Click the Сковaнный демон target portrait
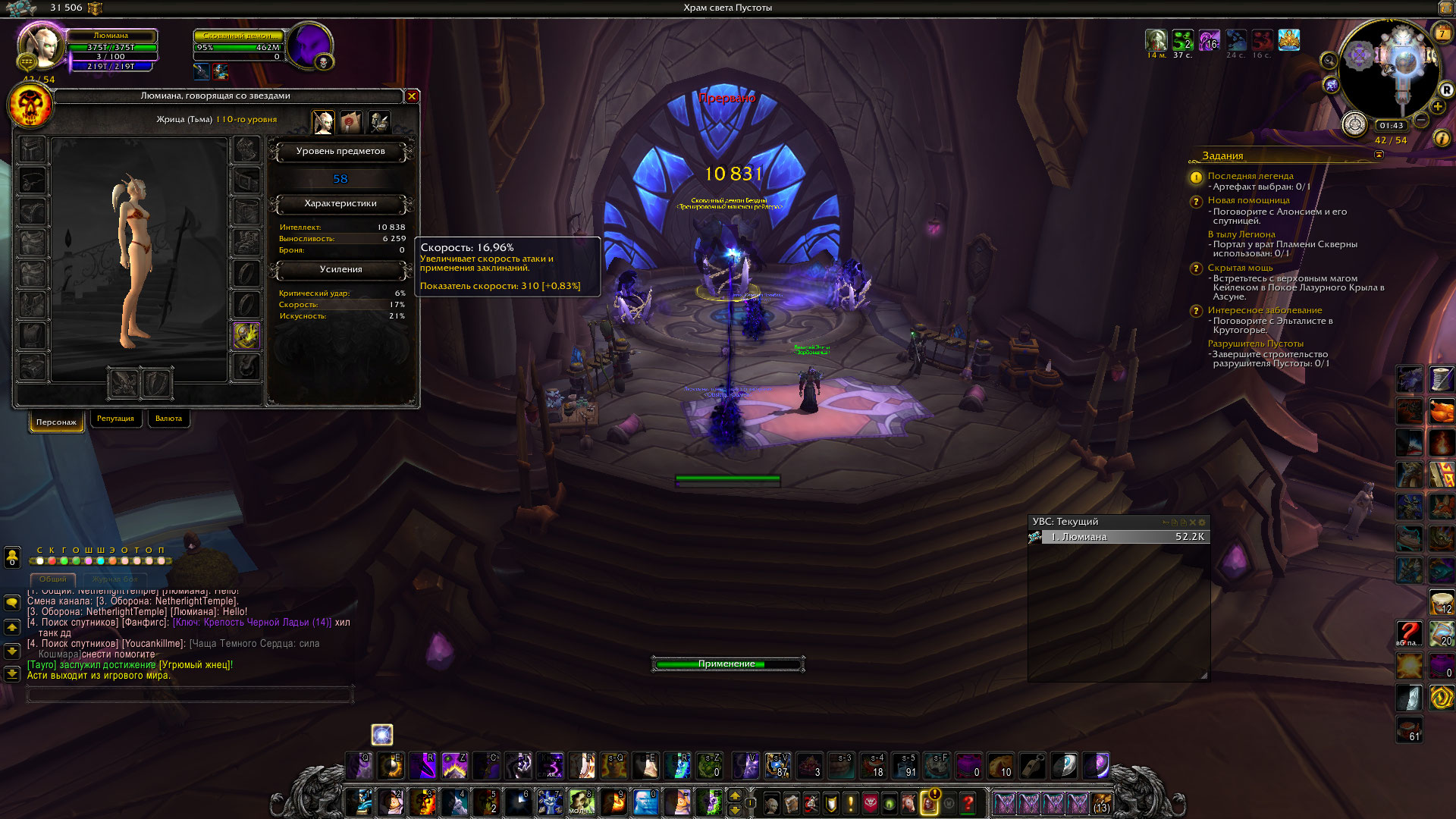 click(x=309, y=45)
